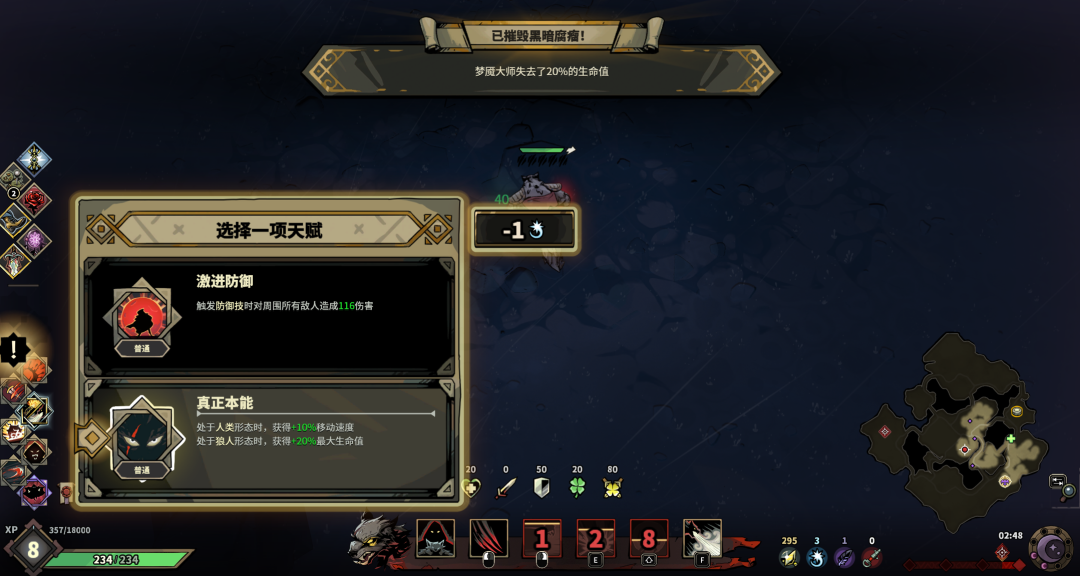Viewport: 1080px width, 576px height.
Task: Select the red rose talent icon
Action: (36, 198)
